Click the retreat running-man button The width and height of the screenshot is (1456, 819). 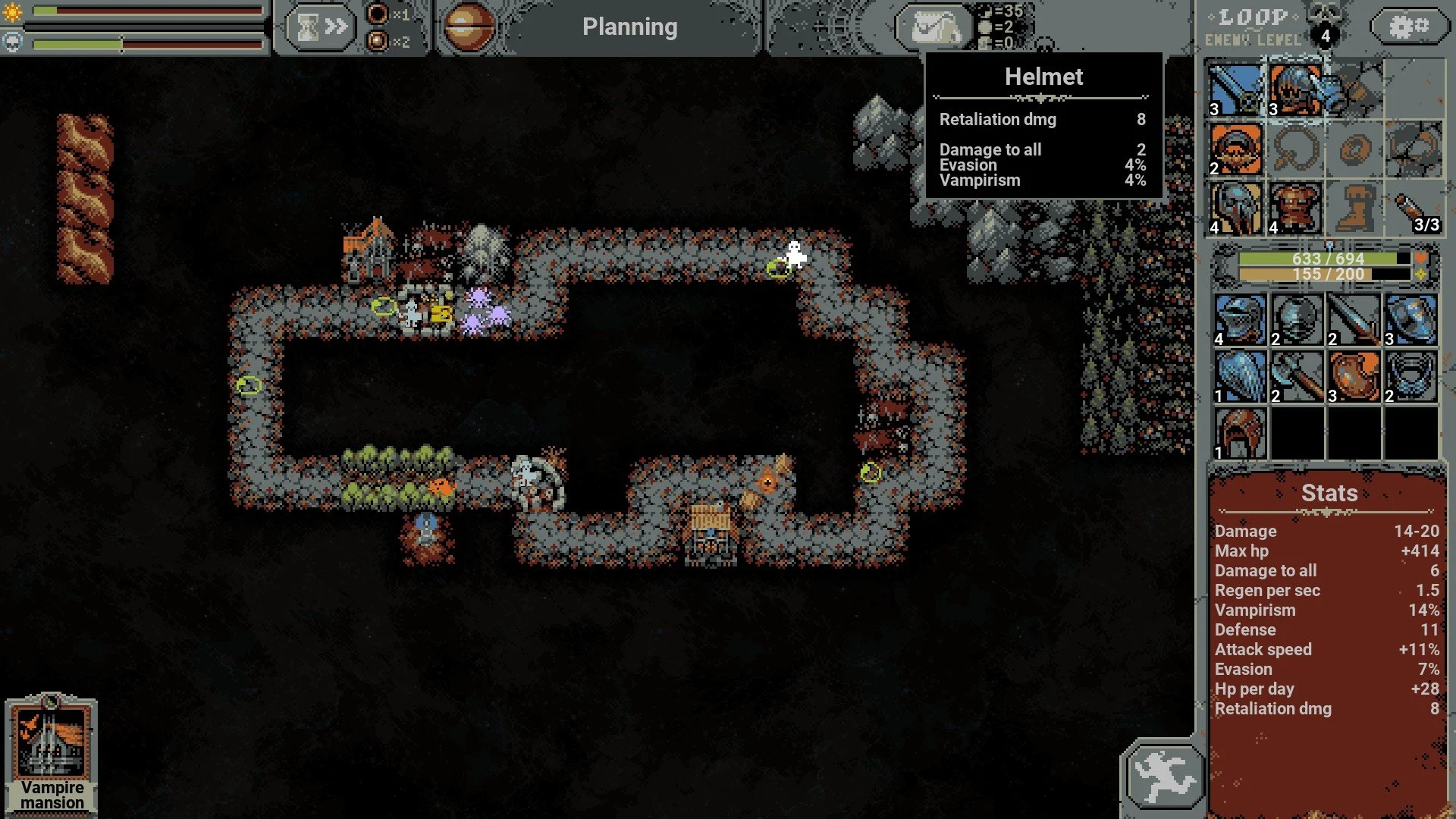[1163, 777]
